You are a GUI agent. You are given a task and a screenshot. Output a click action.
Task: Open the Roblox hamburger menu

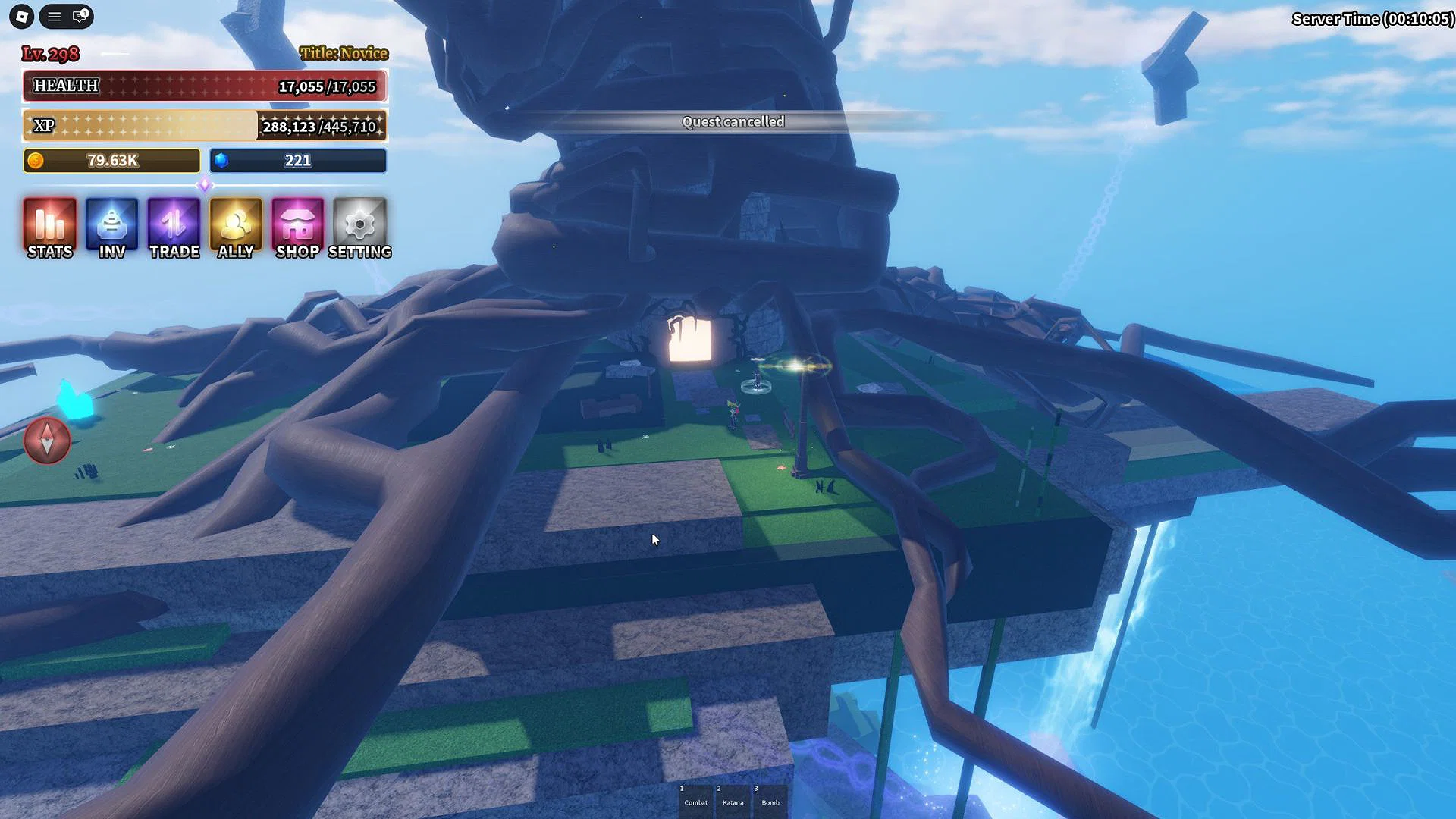54,16
